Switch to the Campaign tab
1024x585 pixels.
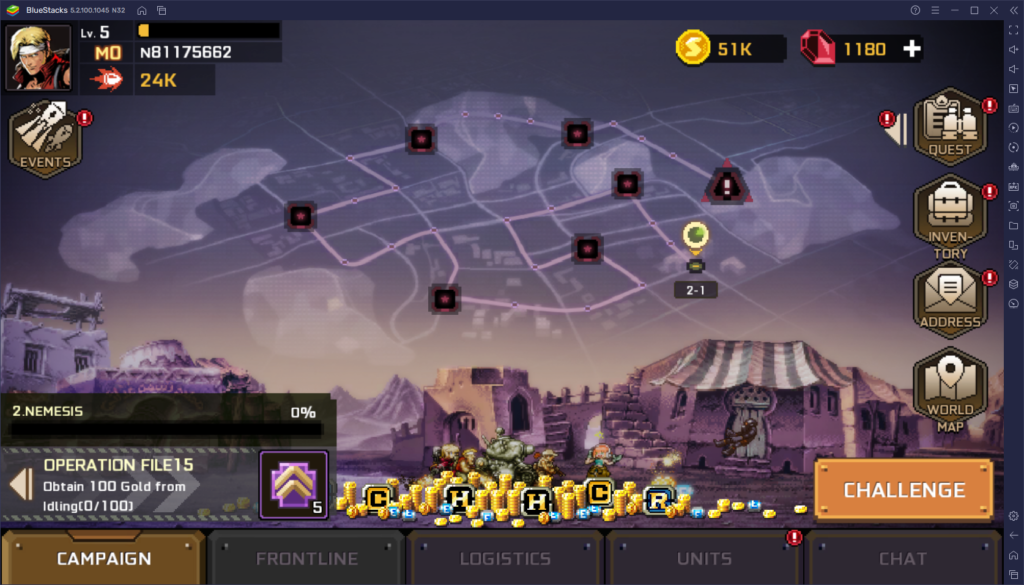pos(104,558)
